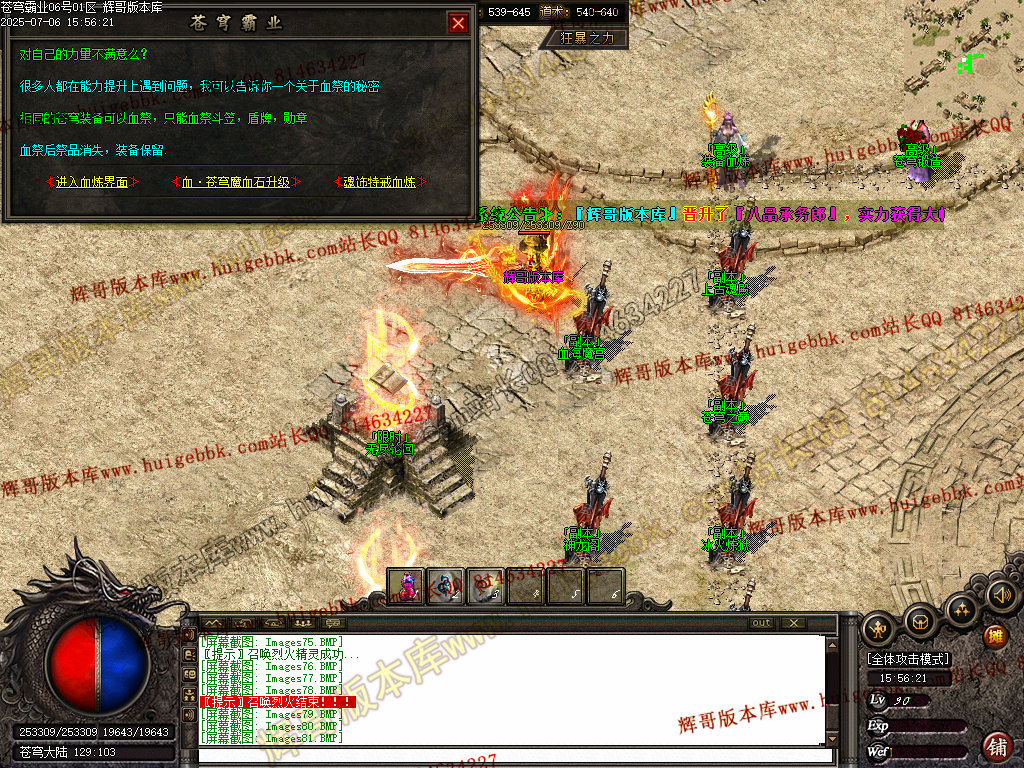Use the red-robed figure item in the quick slot

pos(407,587)
